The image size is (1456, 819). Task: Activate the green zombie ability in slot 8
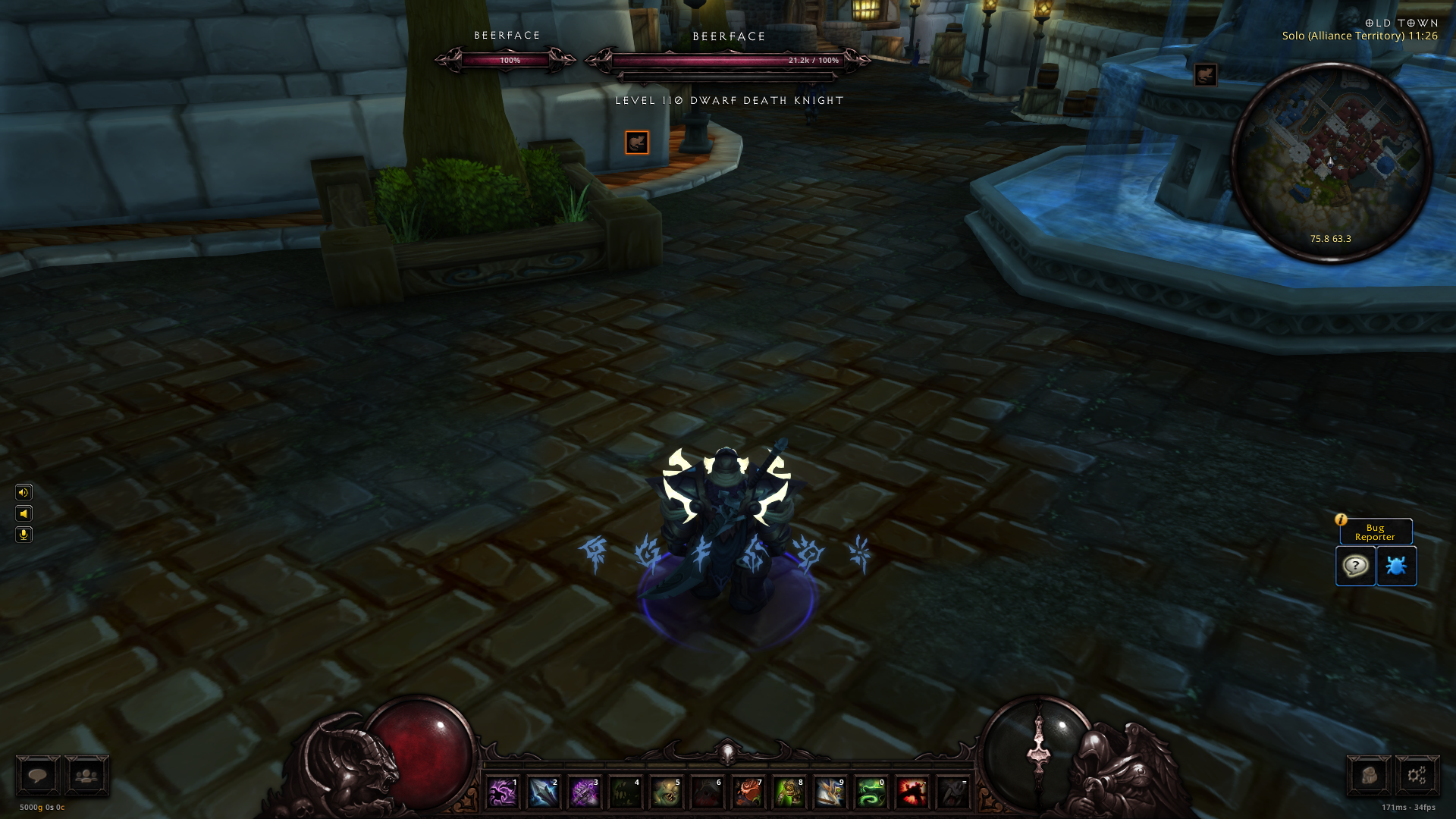pyautogui.click(x=789, y=793)
